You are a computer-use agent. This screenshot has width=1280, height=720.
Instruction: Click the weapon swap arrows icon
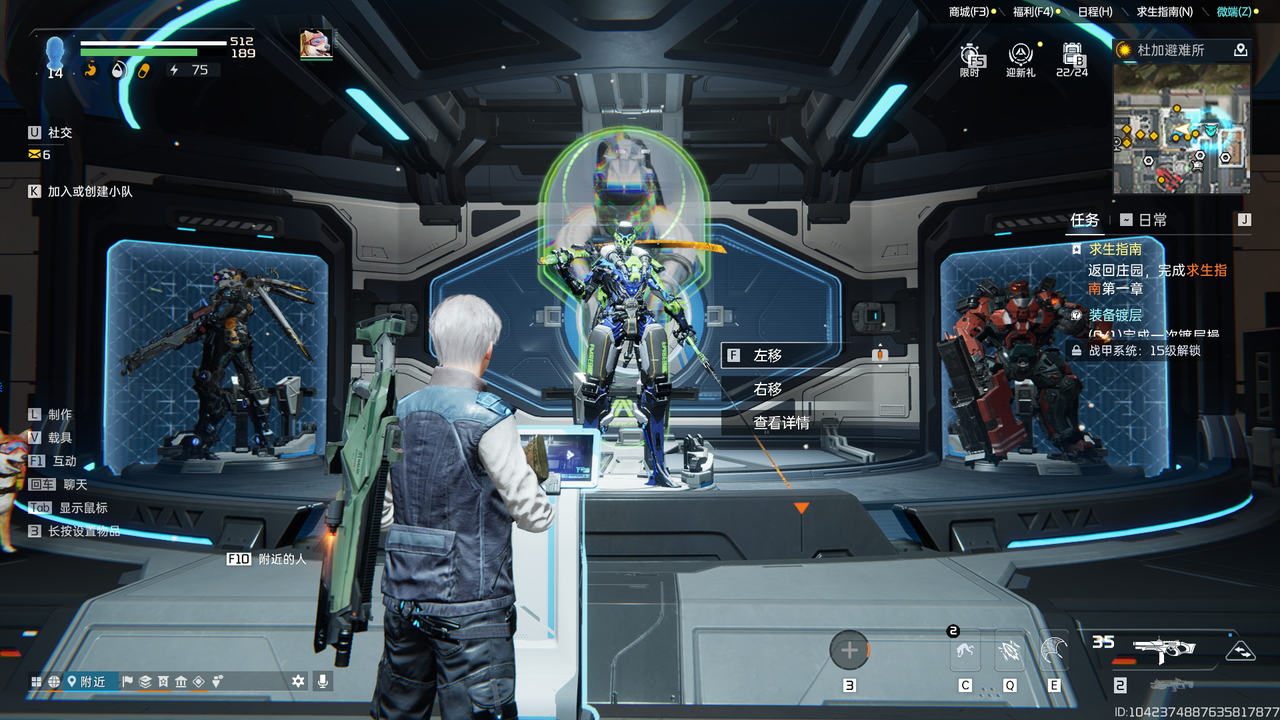click(1241, 650)
